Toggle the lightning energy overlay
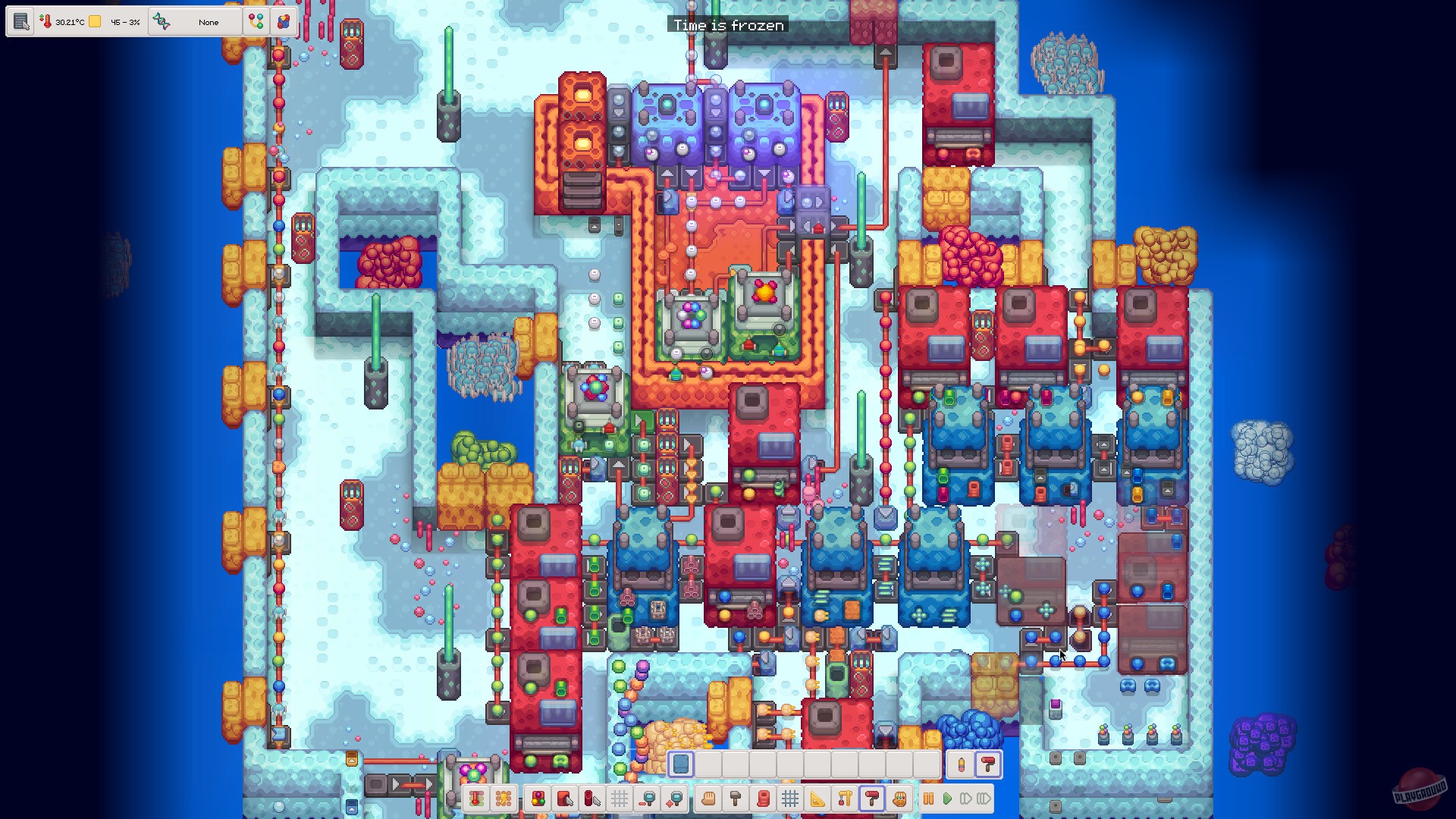The image size is (1456, 819). (x=503, y=799)
